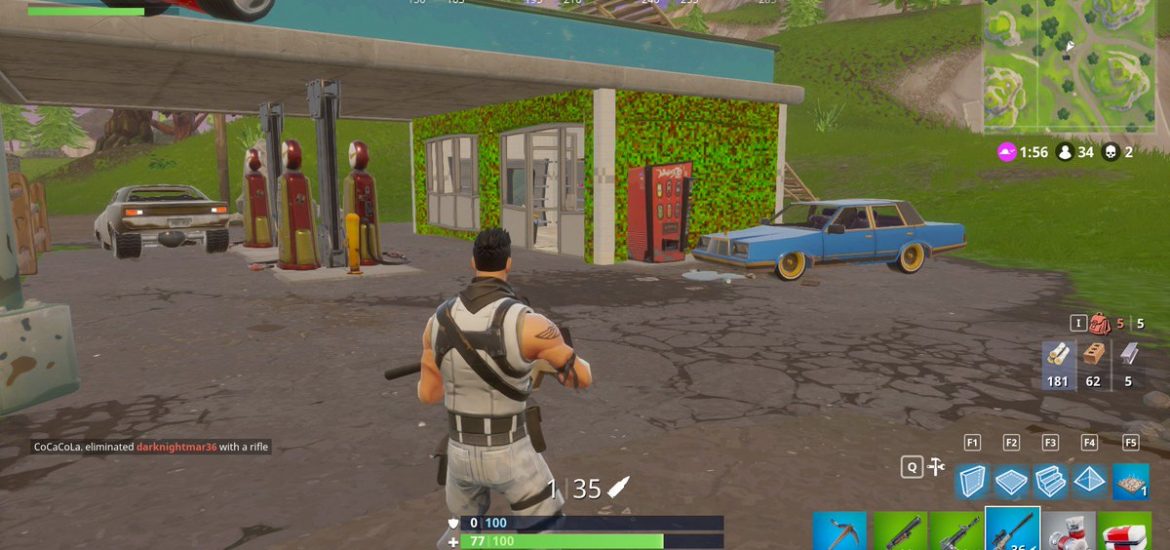
Task: Choose the bandages hotbar slot
Action: pos(1068,531)
